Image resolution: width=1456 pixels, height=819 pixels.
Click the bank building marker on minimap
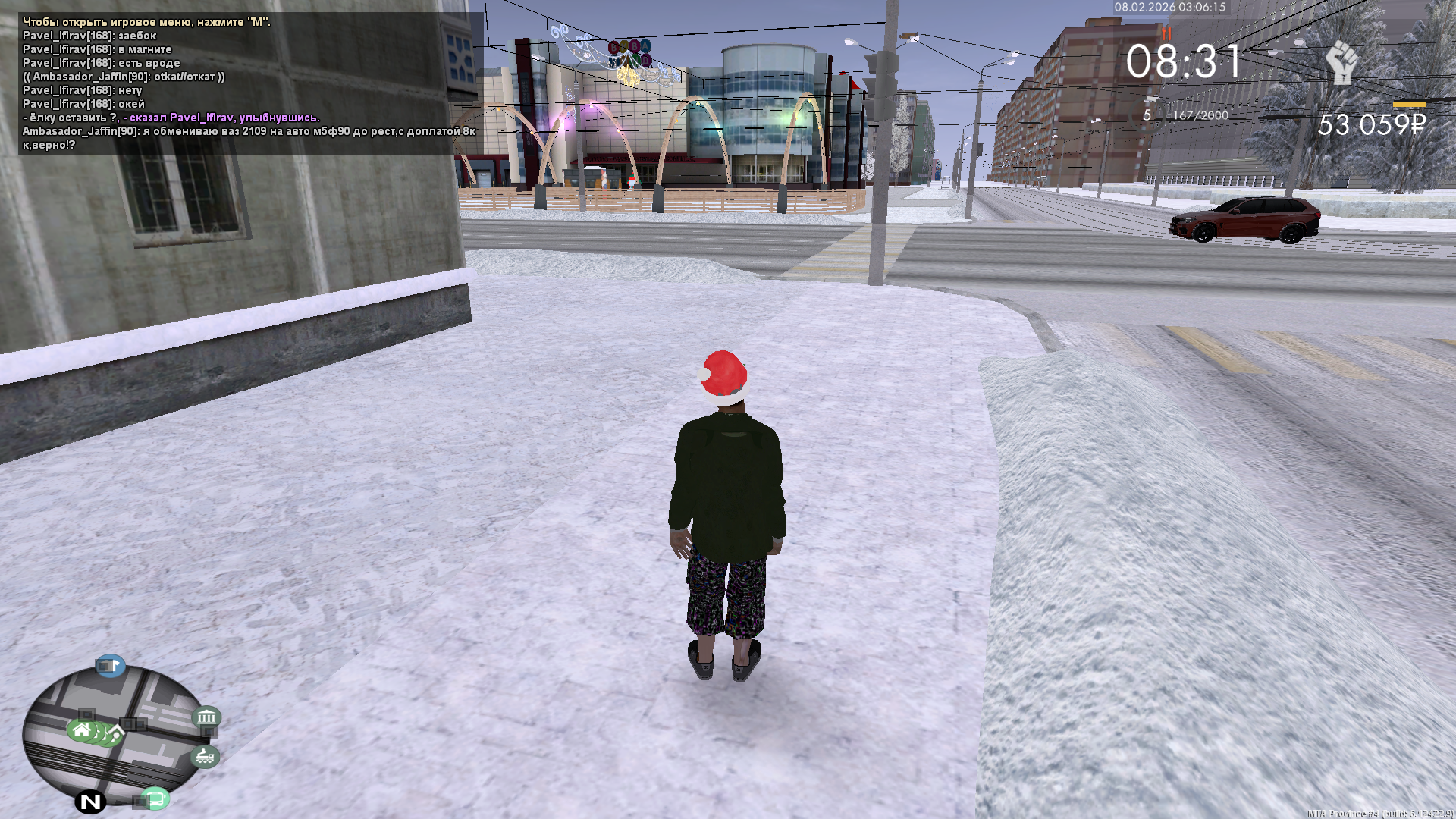tap(206, 717)
